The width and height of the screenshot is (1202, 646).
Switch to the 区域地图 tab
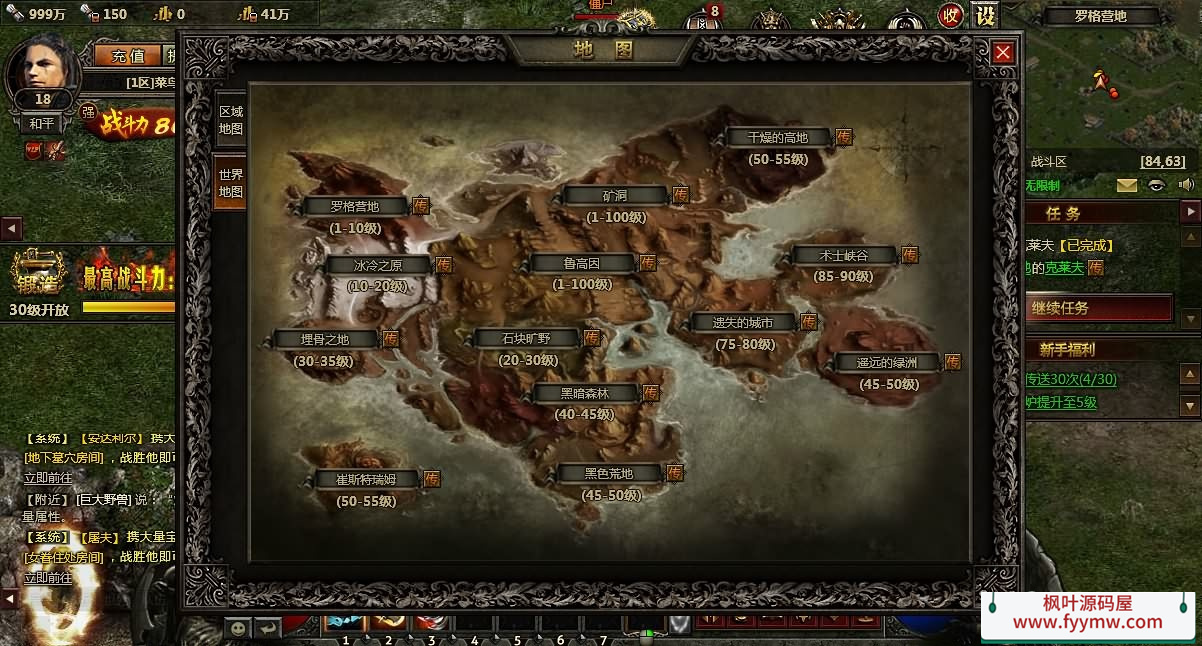pyautogui.click(x=230, y=120)
